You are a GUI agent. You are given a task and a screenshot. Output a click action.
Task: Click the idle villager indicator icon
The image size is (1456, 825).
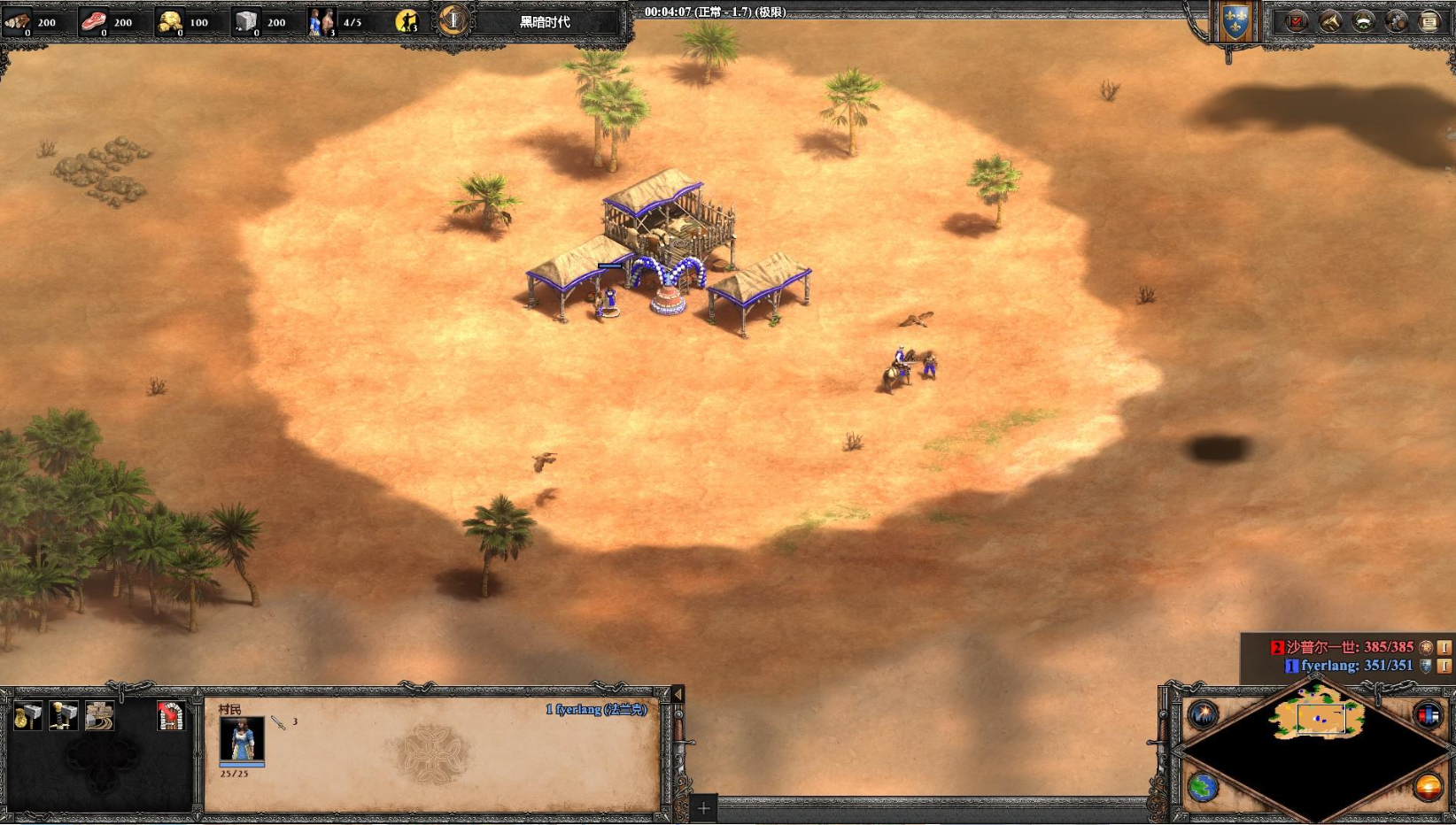(x=407, y=21)
